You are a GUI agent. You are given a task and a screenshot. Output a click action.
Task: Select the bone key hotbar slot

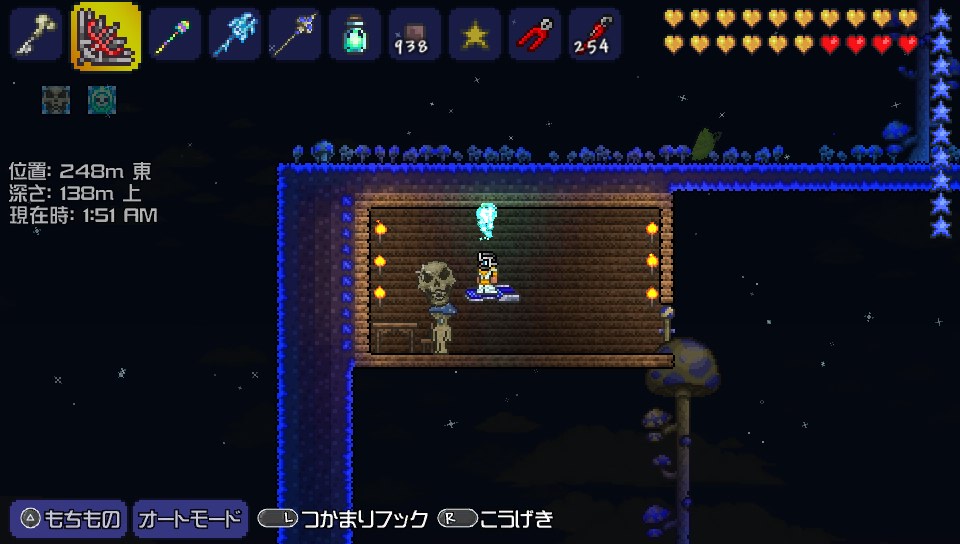pos(37,35)
